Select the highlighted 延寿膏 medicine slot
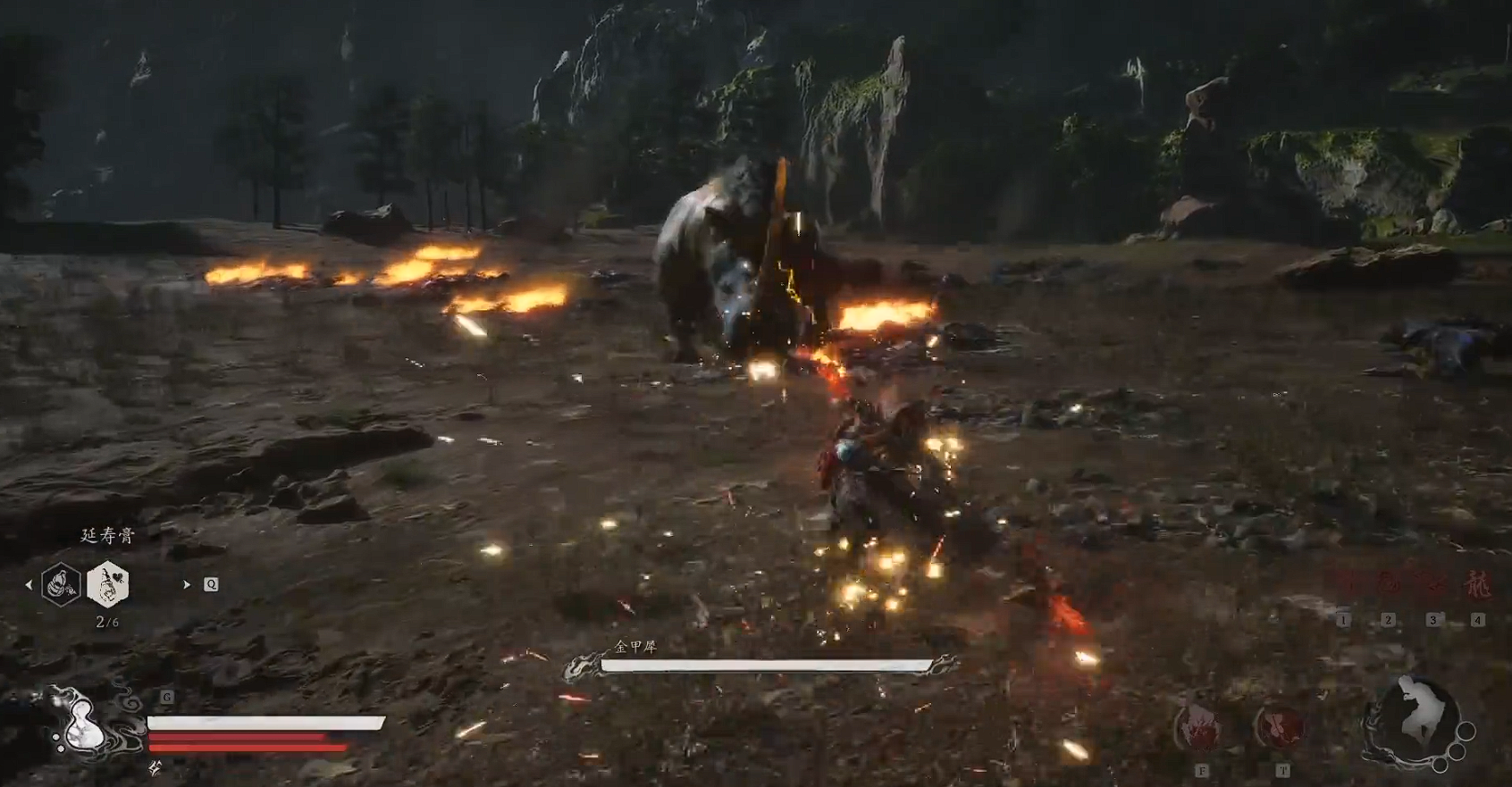 108,584
